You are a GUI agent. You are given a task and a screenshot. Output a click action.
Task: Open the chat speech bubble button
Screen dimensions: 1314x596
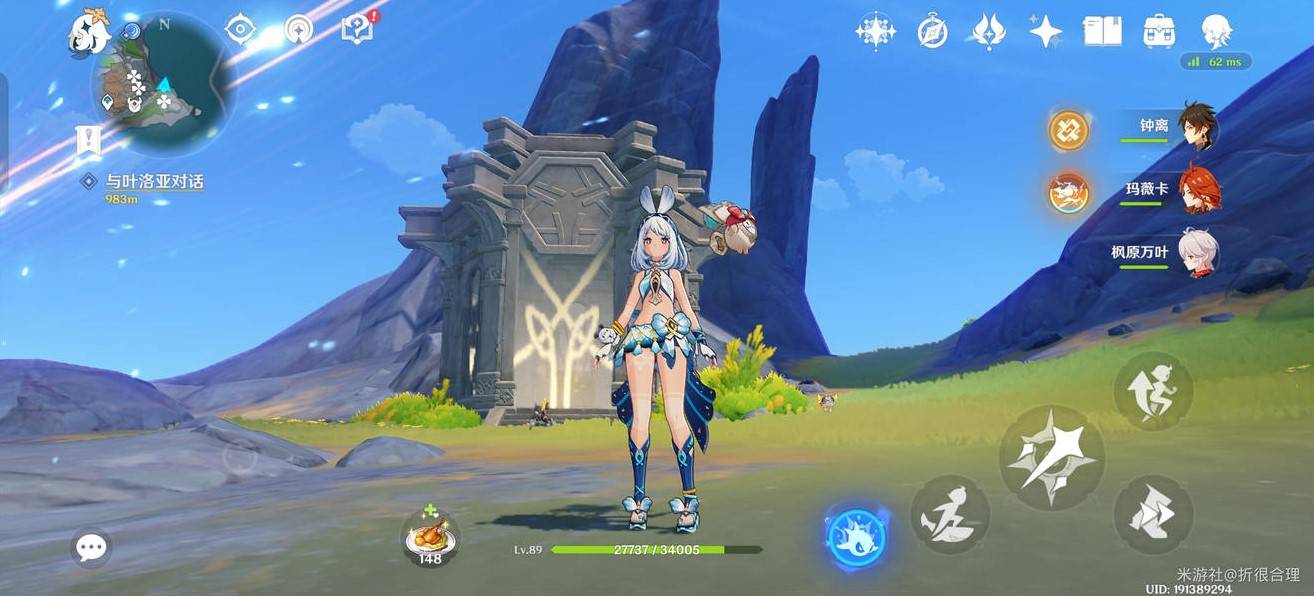pyautogui.click(x=91, y=547)
